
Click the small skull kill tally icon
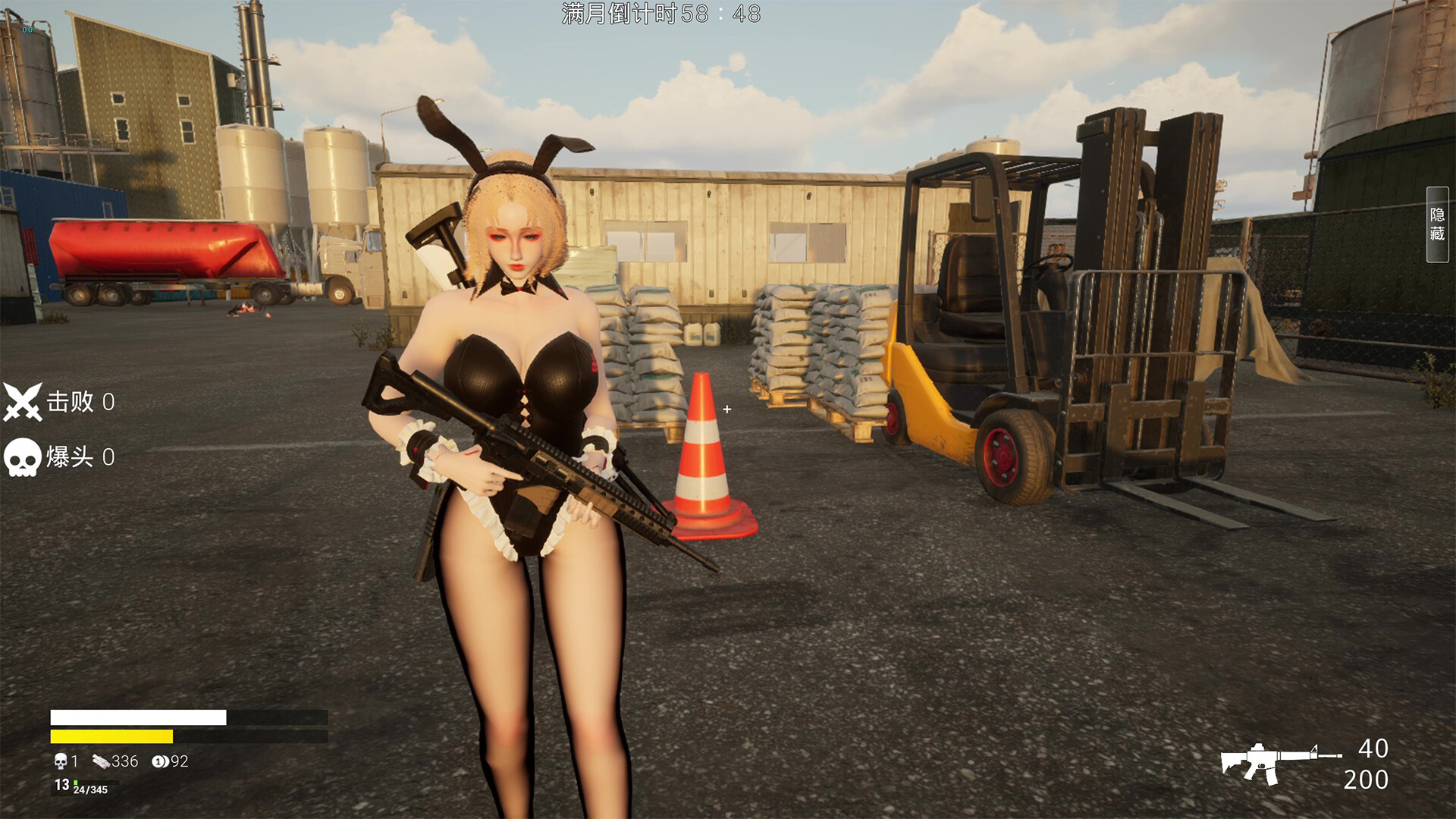pyautogui.click(x=61, y=761)
